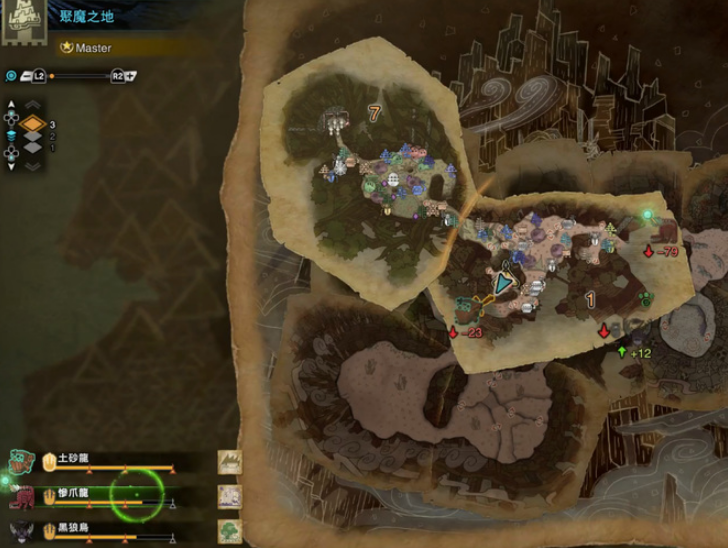Viewport: 728px width, 548px height.
Task: Click the map zoom-in plus button
Action: [131, 76]
